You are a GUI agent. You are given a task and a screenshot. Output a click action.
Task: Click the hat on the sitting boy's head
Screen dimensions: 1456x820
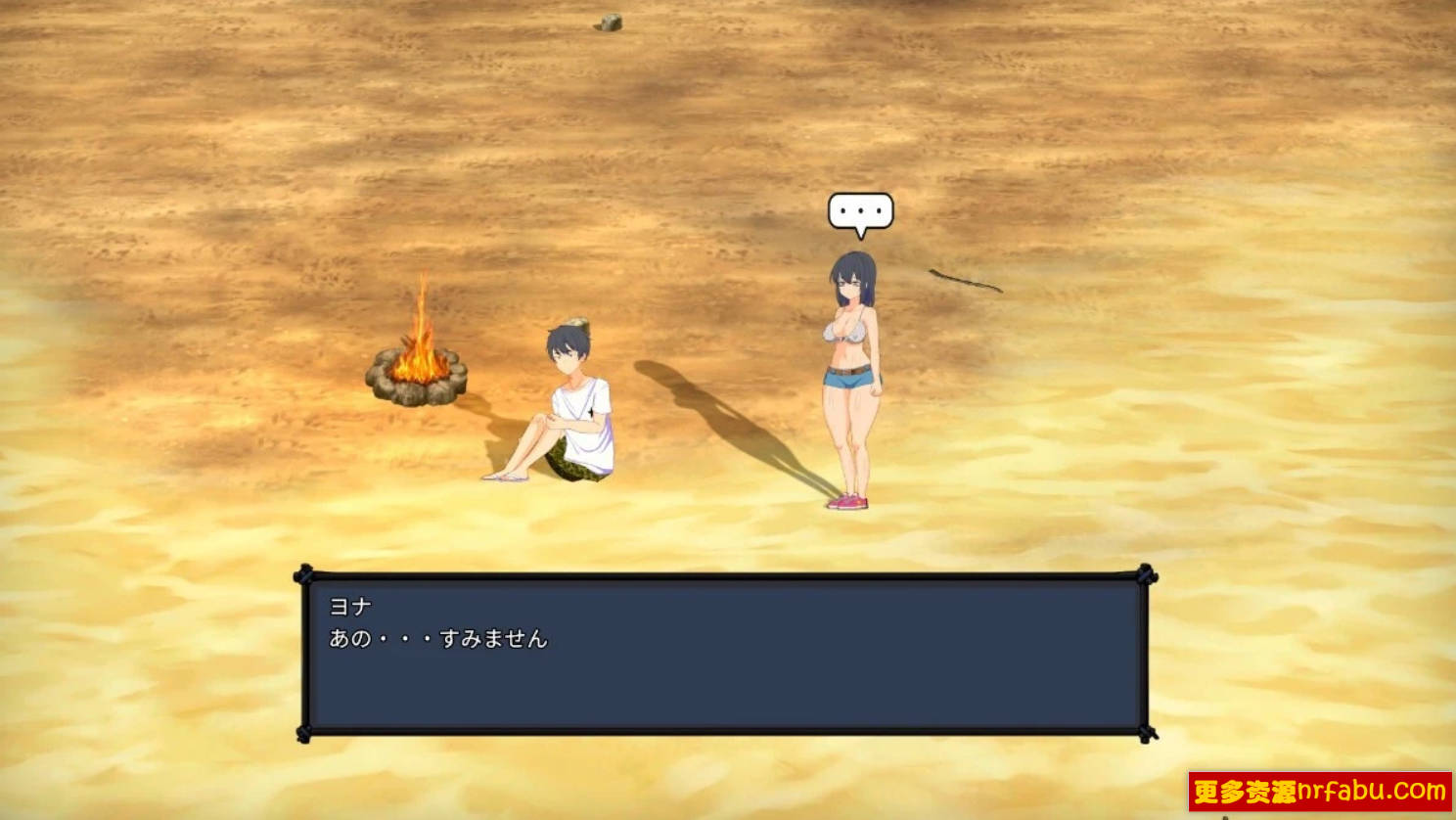pos(573,323)
